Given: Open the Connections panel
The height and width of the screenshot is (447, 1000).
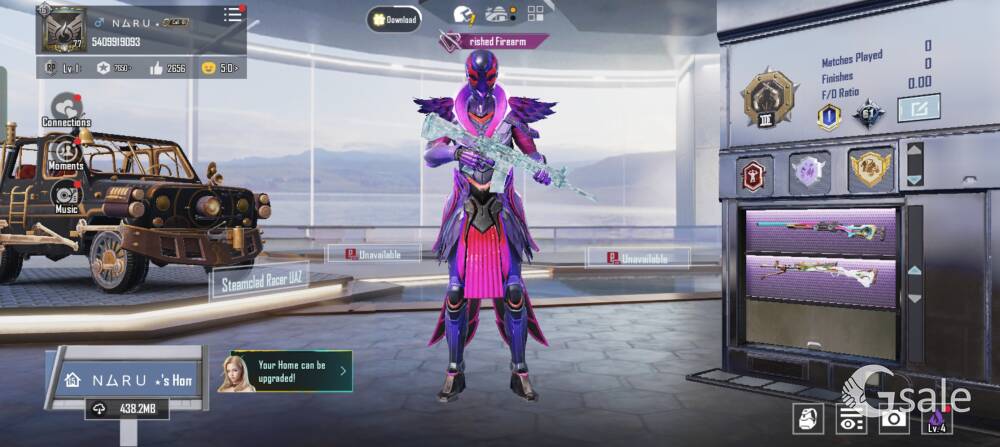Looking at the screenshot, I should pyautogui.click(x=66, y=109).
